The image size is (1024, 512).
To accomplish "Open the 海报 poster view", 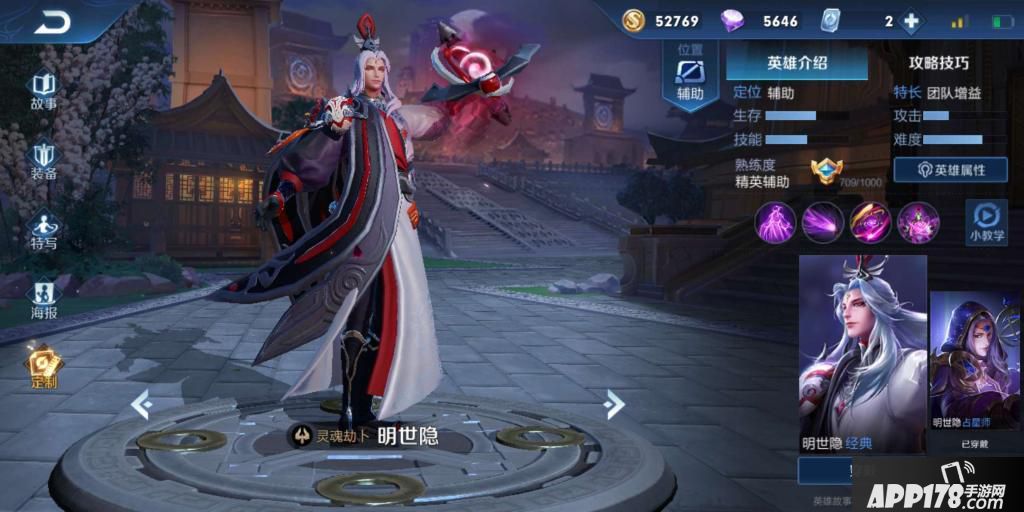I will pyautogui.click(x=44, y=299).
